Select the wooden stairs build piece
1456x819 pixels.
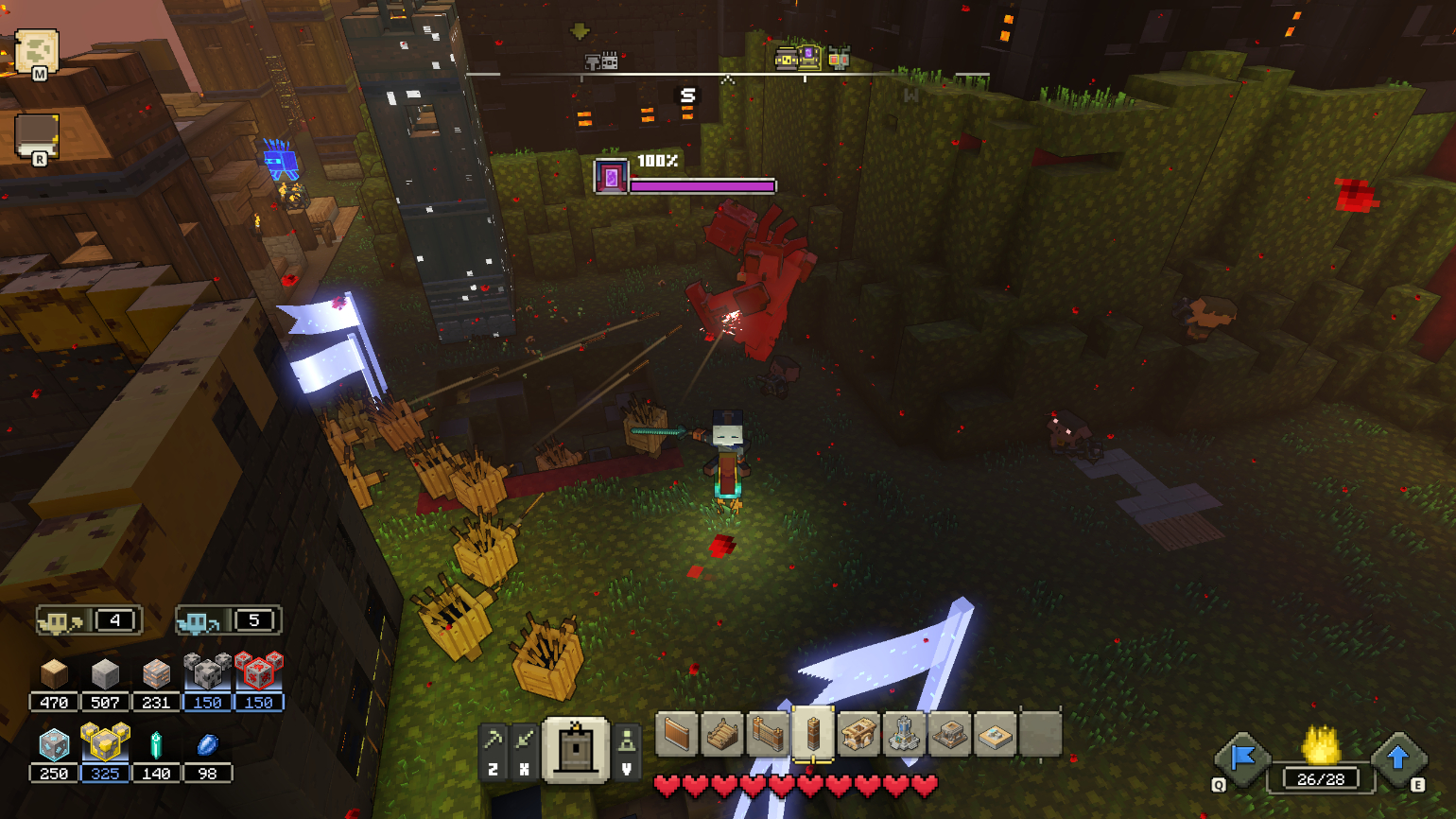(720, 736)
